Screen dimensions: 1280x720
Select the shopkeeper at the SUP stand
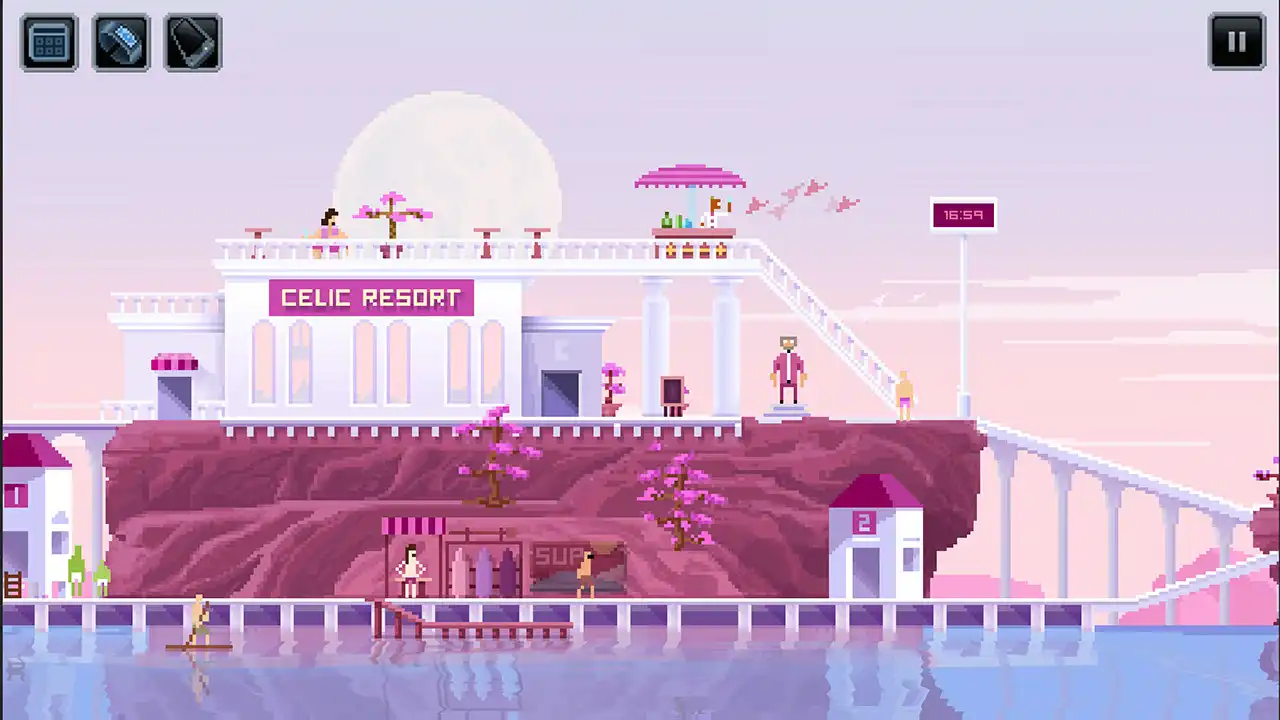tap(410, 565)
